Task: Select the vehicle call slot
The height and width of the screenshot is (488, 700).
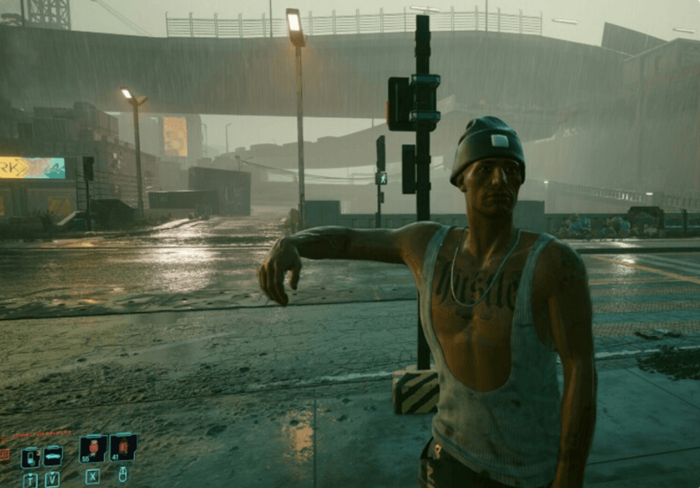Action: (53, 456)
